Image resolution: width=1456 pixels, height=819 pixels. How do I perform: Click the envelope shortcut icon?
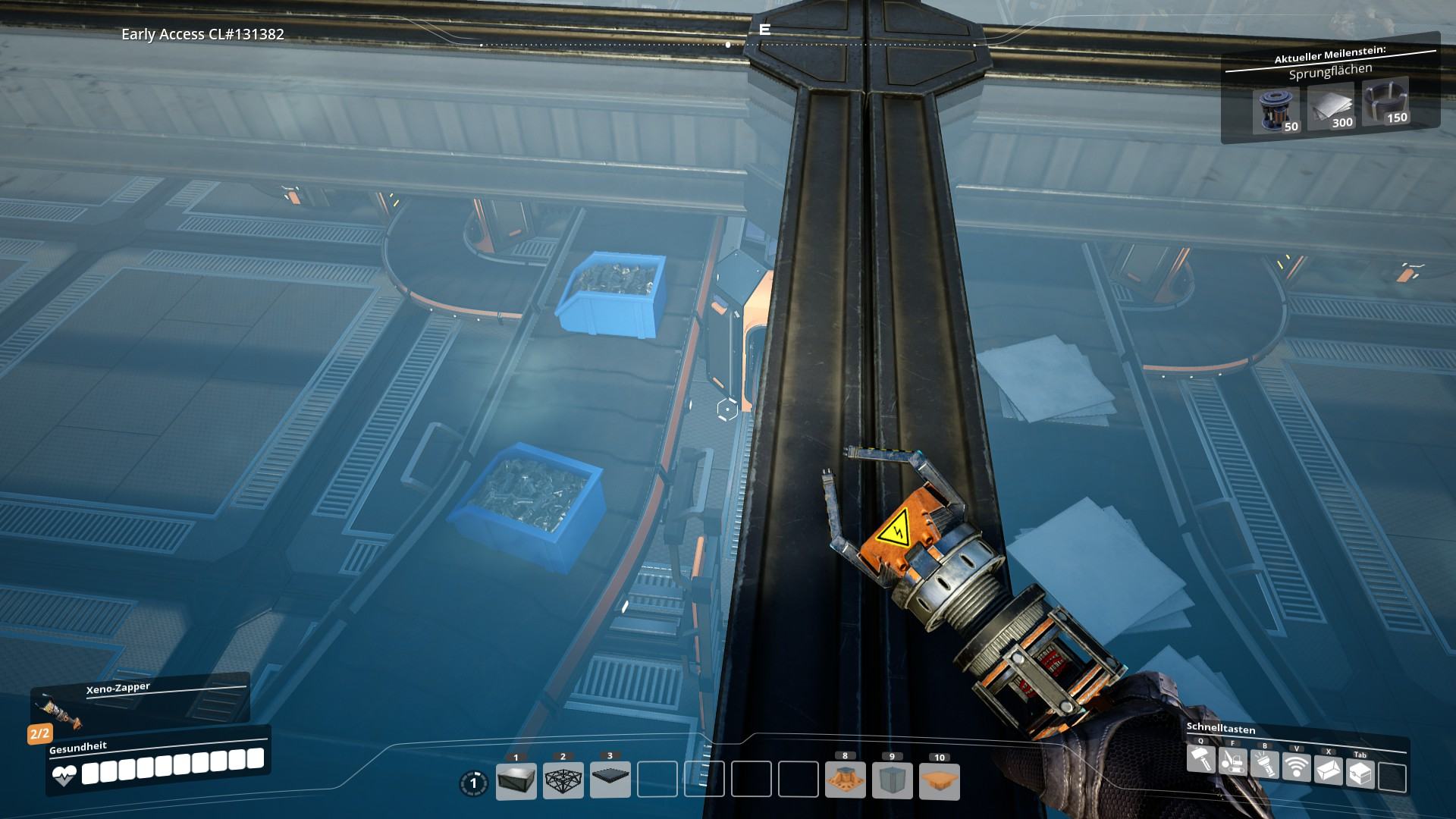(1328, 770)
